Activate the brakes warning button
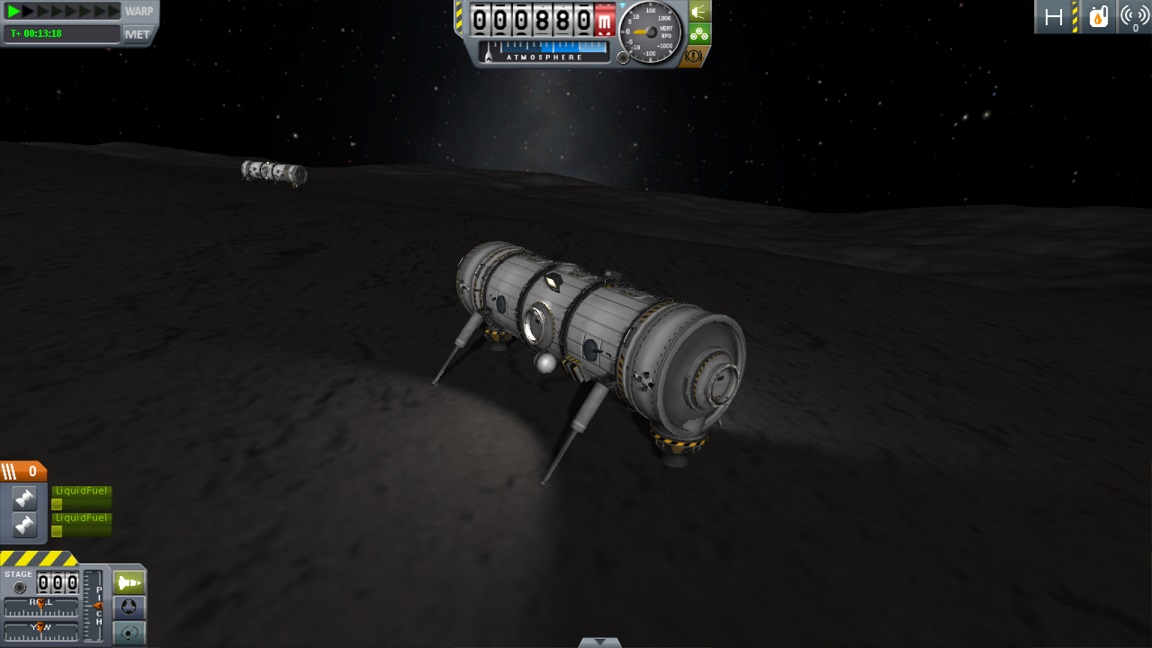1152x648 pixels. pyautogui.click(x=692, y=56)
